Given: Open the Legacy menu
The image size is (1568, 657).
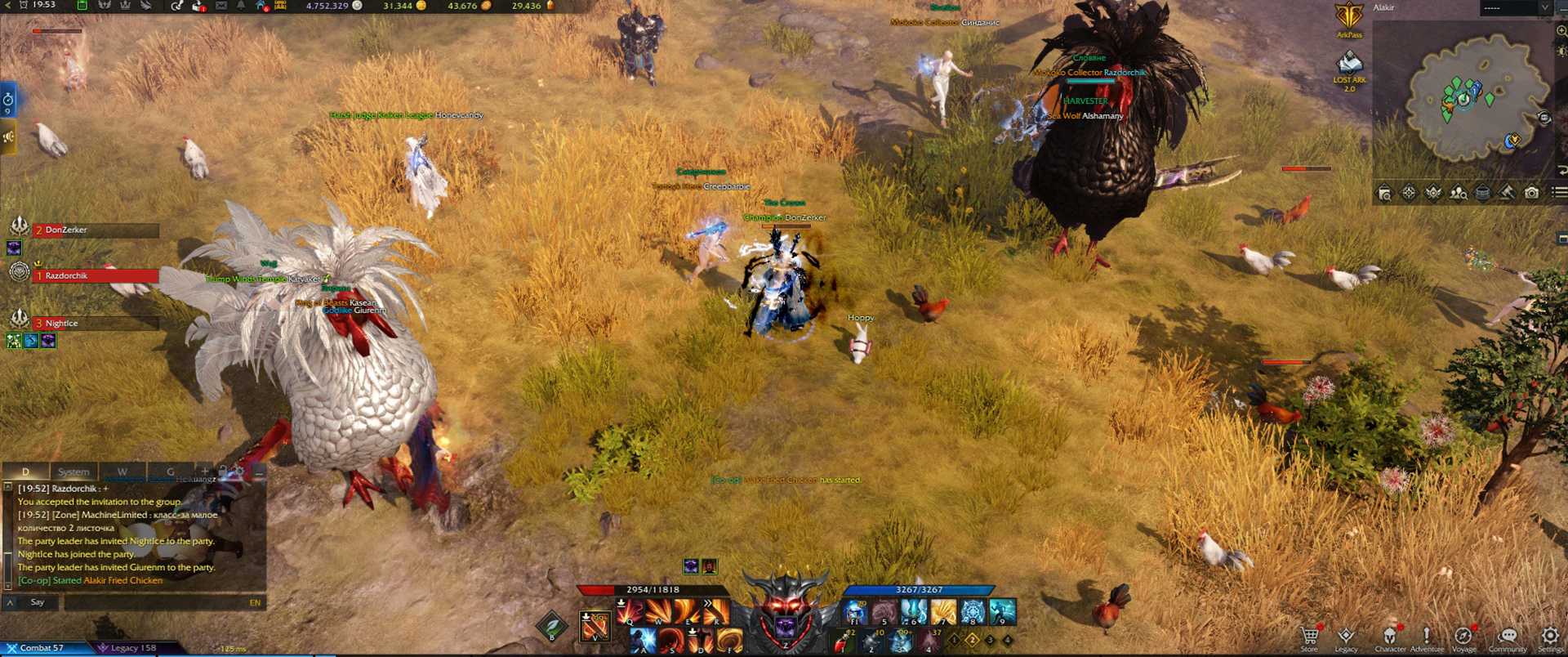Looking at the screenshot, I should 1346,636.
